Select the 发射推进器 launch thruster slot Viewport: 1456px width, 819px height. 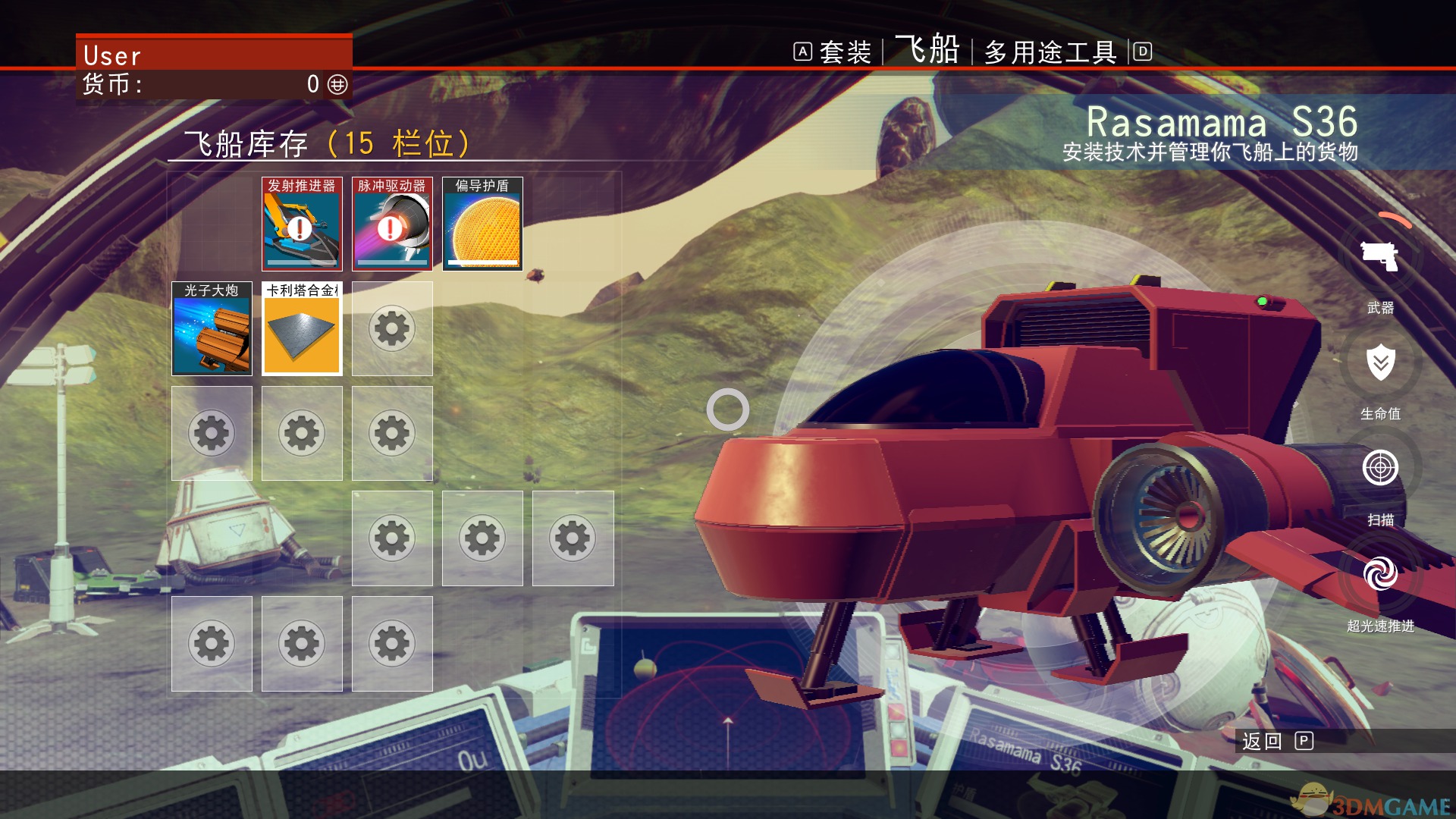pos(302,224)
